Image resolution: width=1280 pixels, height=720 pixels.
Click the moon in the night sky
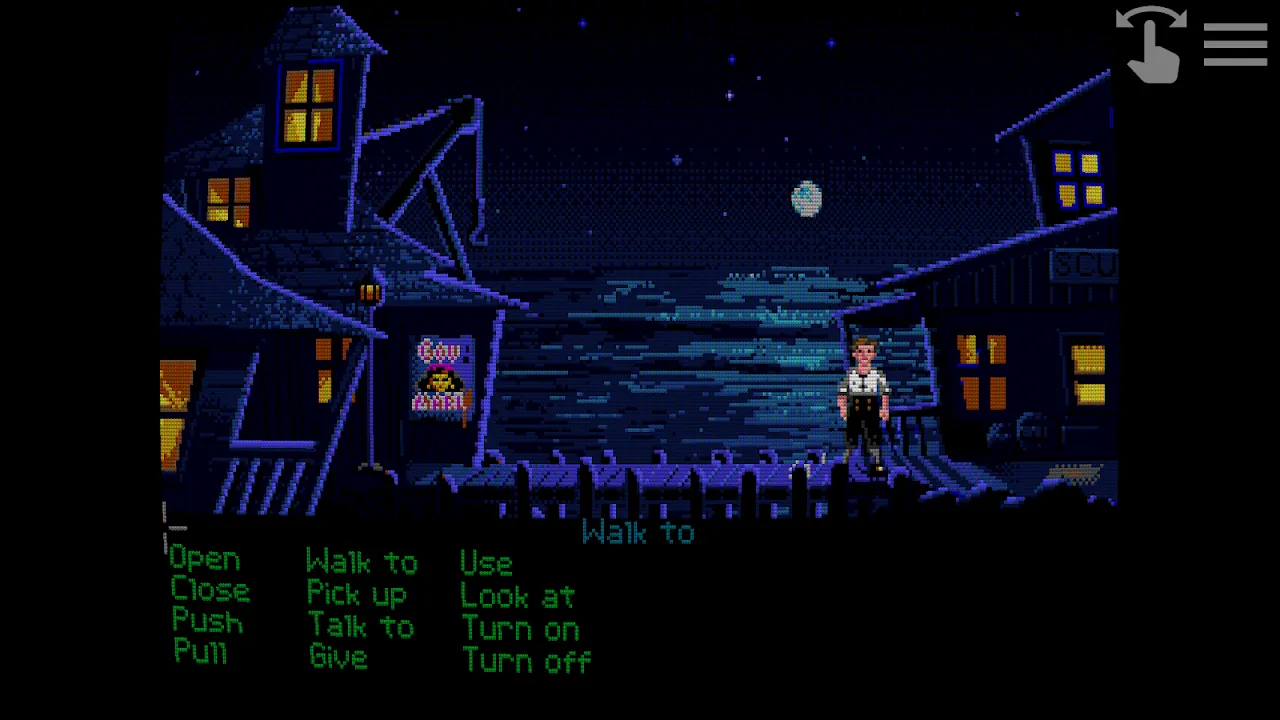[x=806, y=197]
